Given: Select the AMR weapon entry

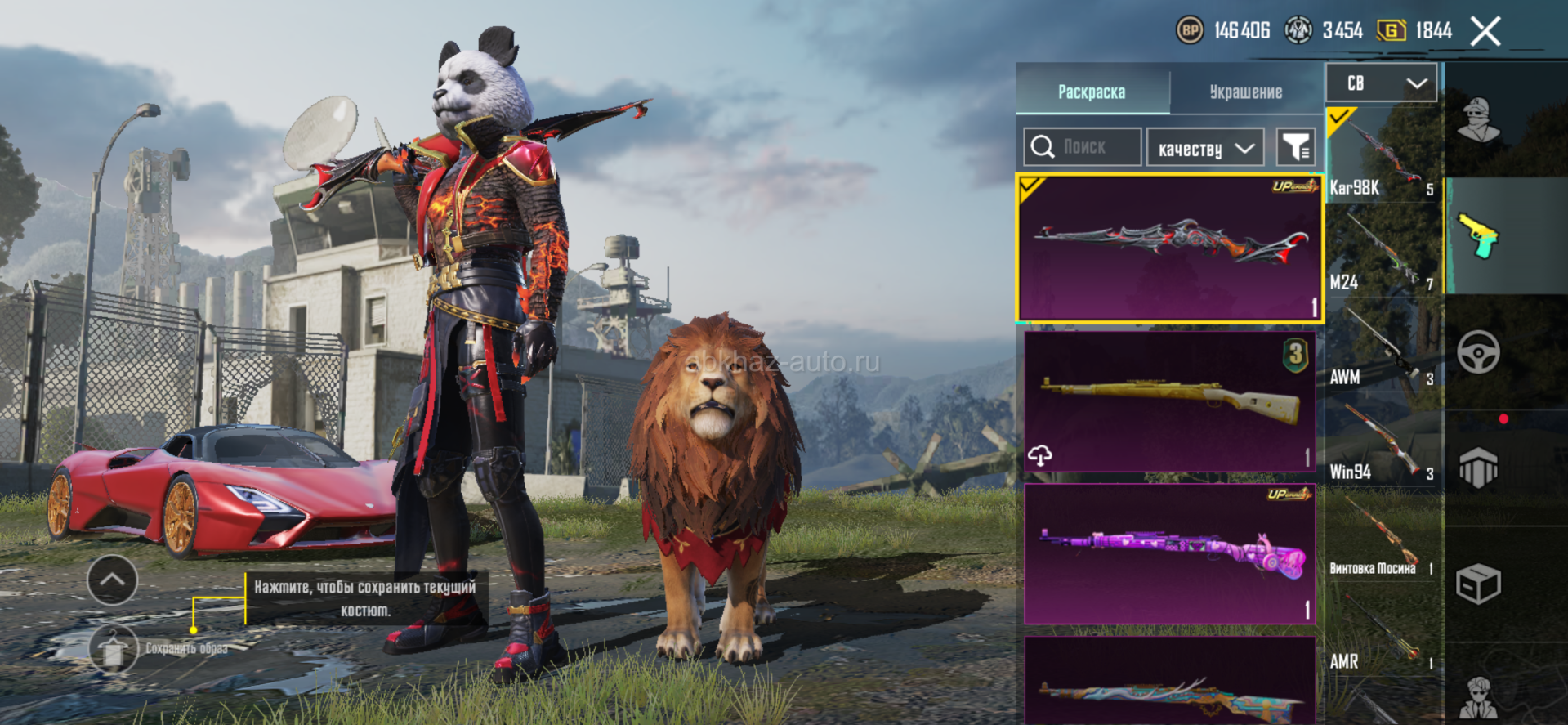Looking at the screenshot, I should tap(1382, 630).
